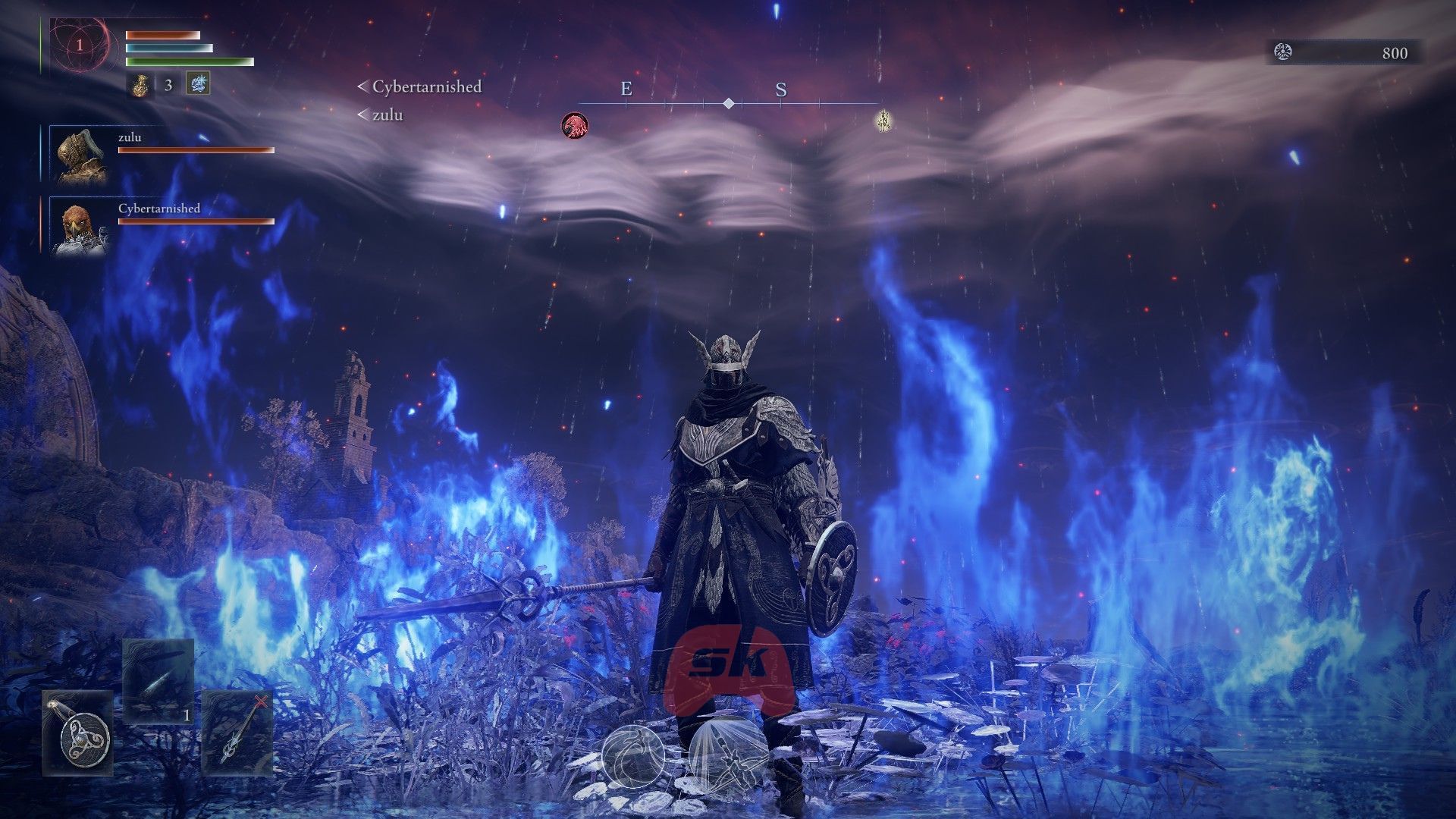1456x819 pixels.
Task: Activate the left circular character skill icon
Action: pos(633,756)
